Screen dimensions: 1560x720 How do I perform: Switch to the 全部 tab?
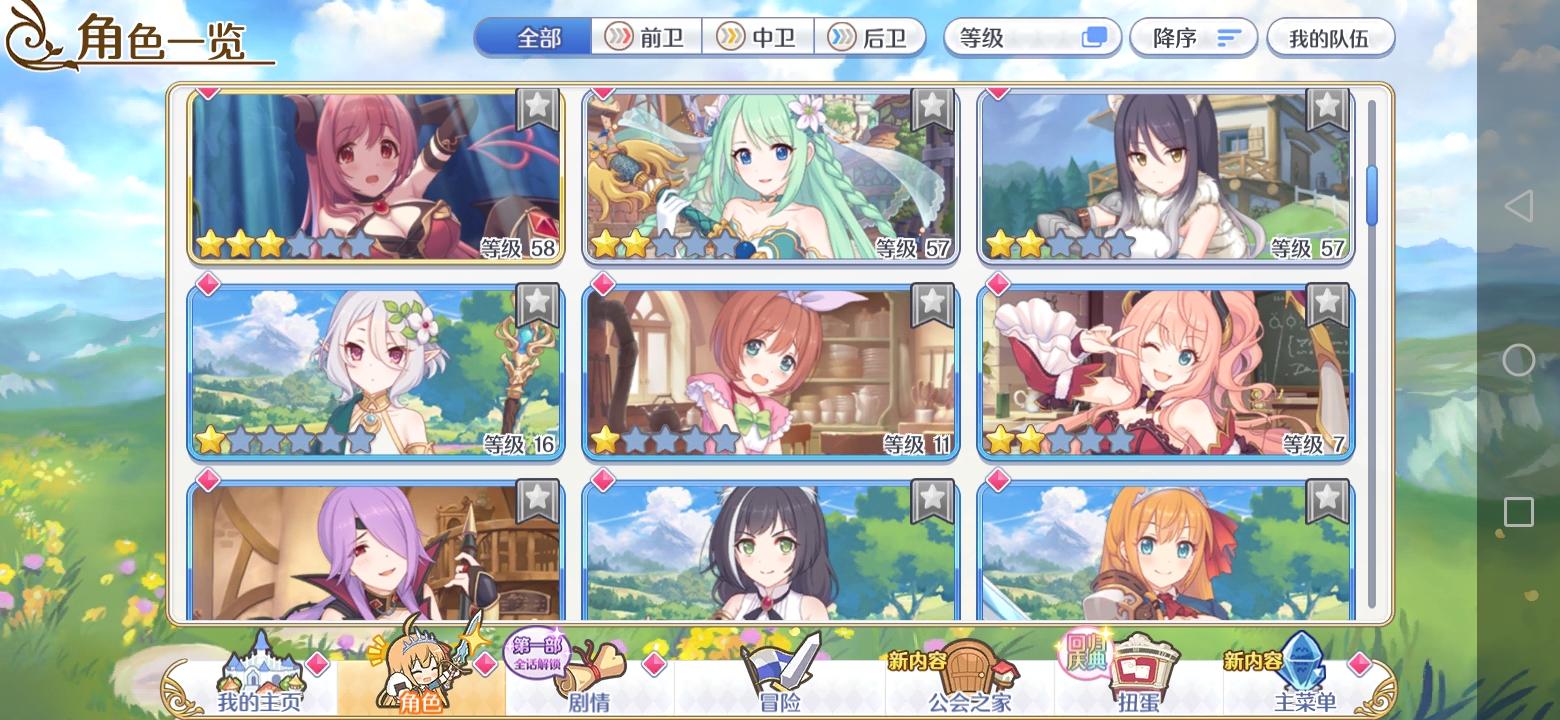[x=533, y=36]
